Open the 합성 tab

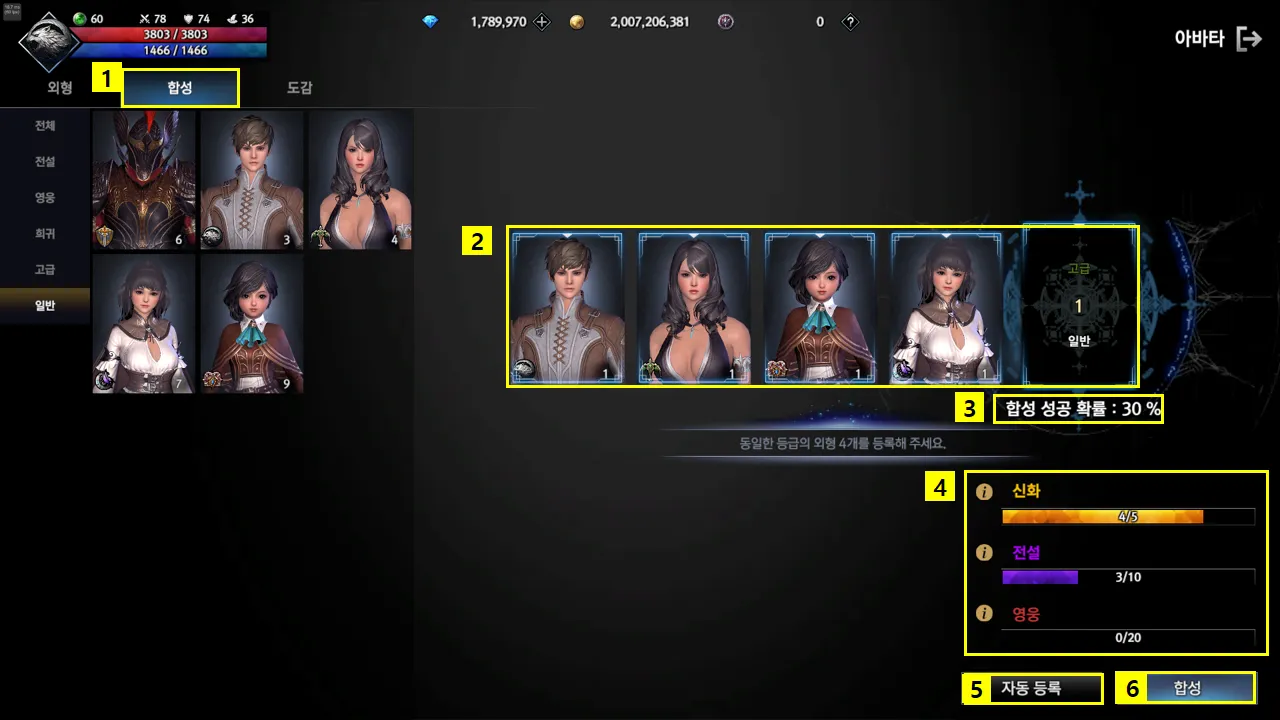point(181,88)
